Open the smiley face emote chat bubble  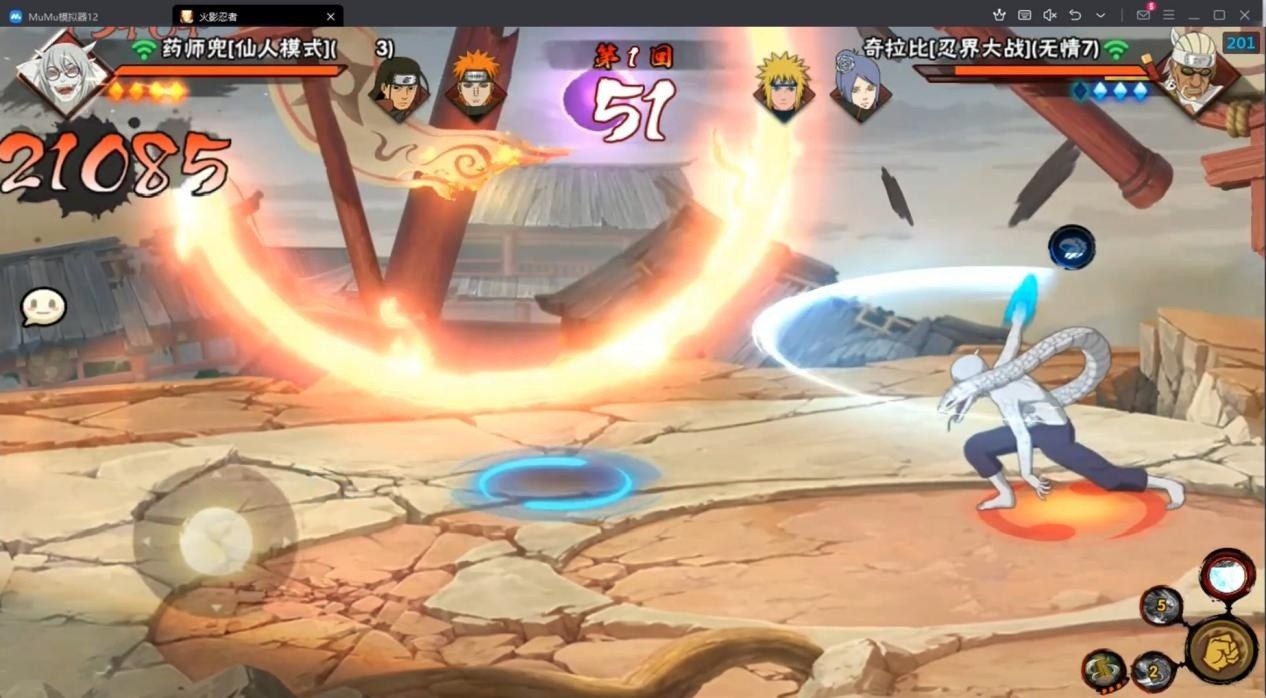point(43,308)
